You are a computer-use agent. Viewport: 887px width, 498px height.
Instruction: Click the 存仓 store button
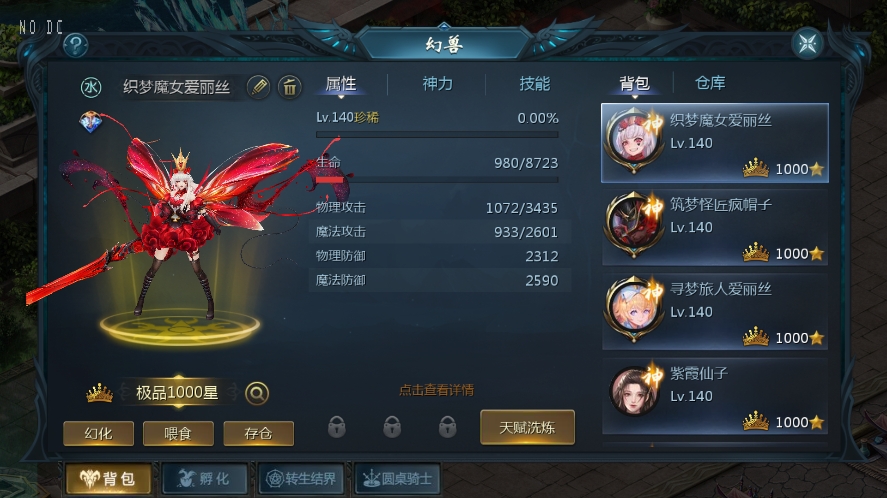coord(258,433)
